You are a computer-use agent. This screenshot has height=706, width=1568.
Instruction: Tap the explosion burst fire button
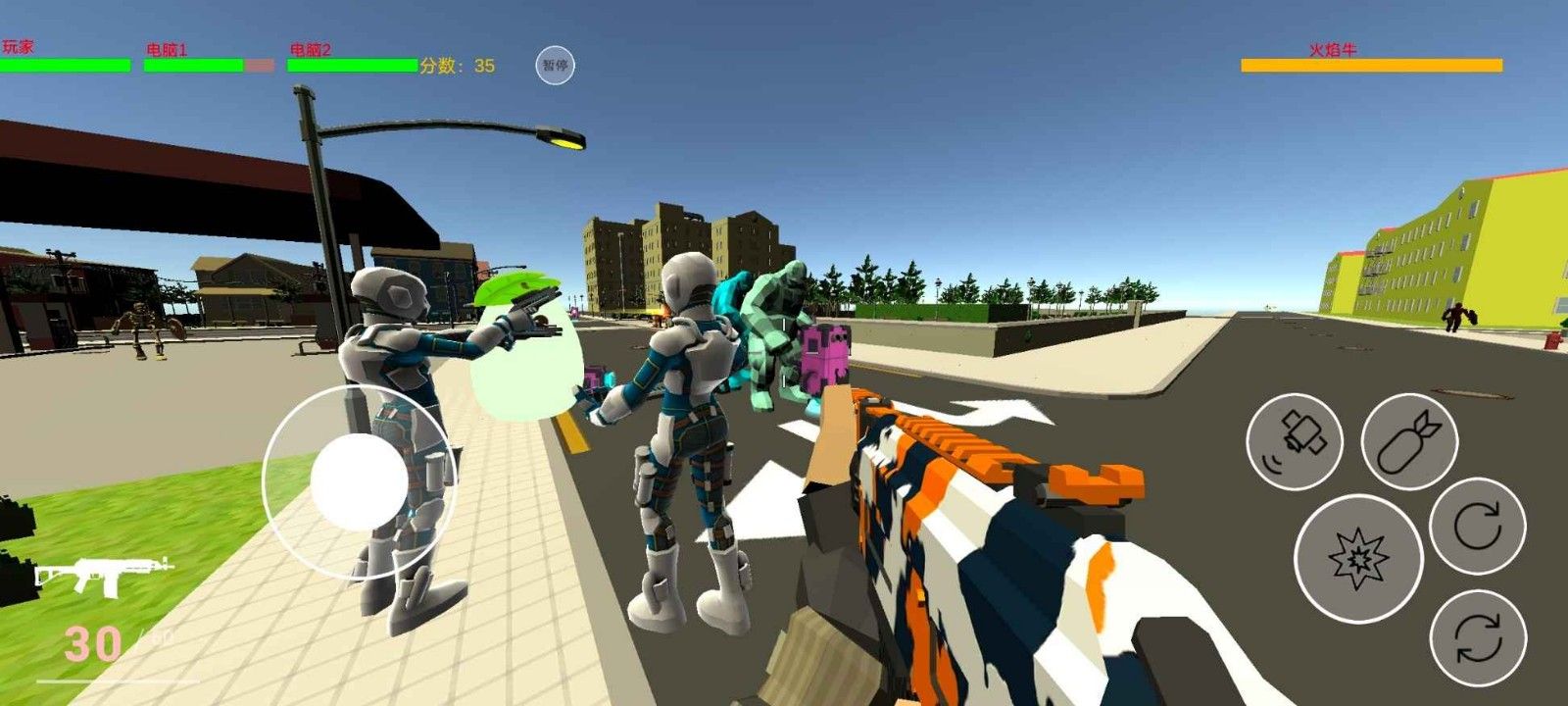(1357, 558)
